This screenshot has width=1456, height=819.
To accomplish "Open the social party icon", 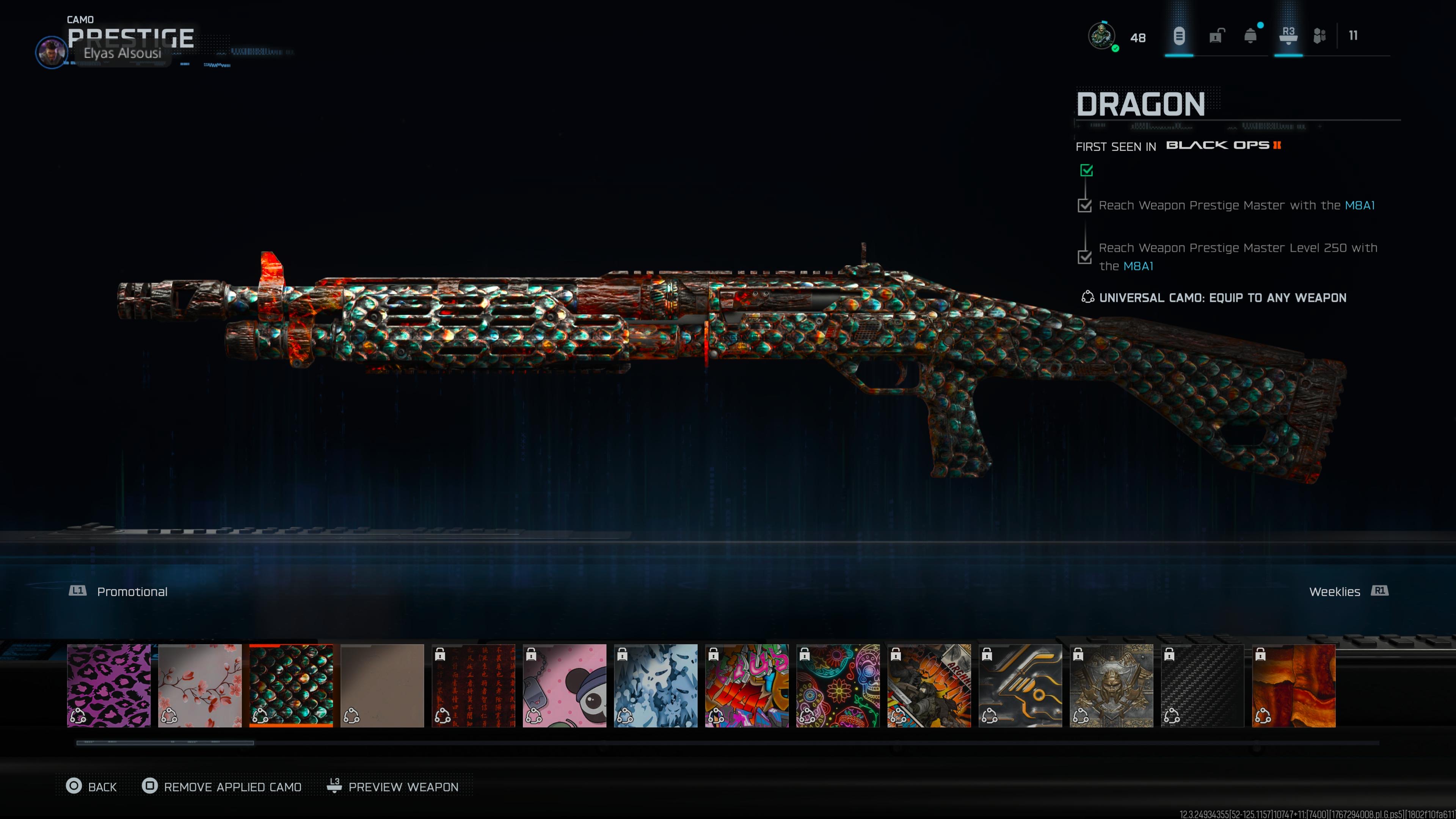I will pos(1319,36).
